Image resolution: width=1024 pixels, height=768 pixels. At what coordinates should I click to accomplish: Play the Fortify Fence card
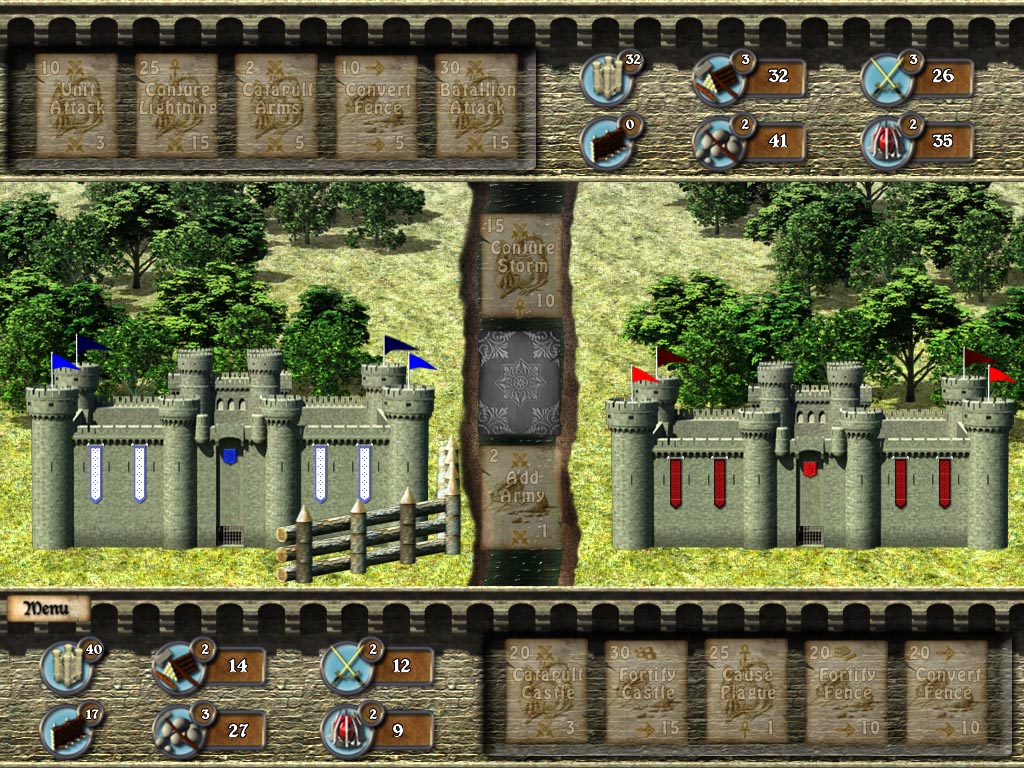click(x=846, y=691)
